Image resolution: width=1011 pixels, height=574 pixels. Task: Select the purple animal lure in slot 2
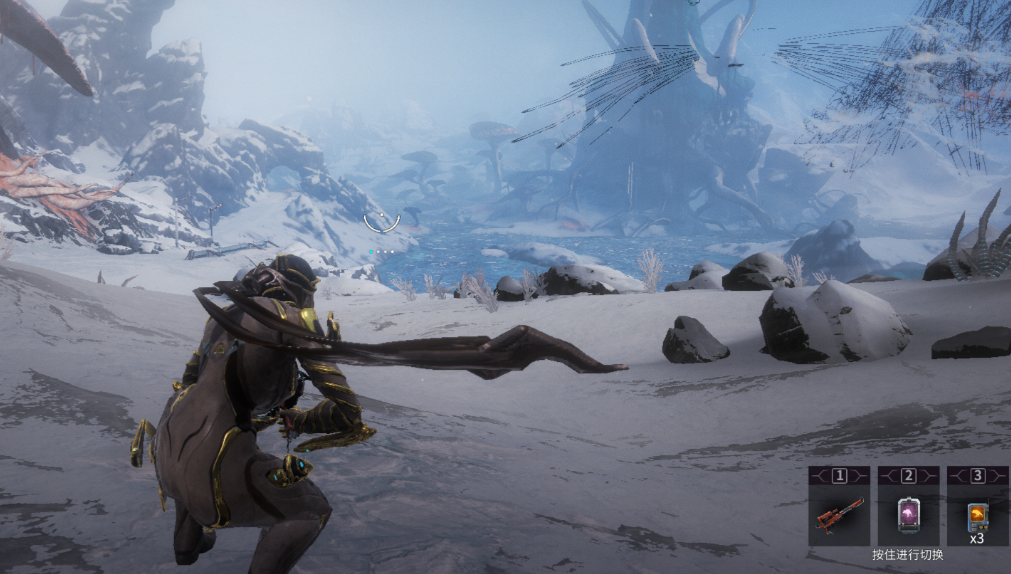click(x=908, y=515)
